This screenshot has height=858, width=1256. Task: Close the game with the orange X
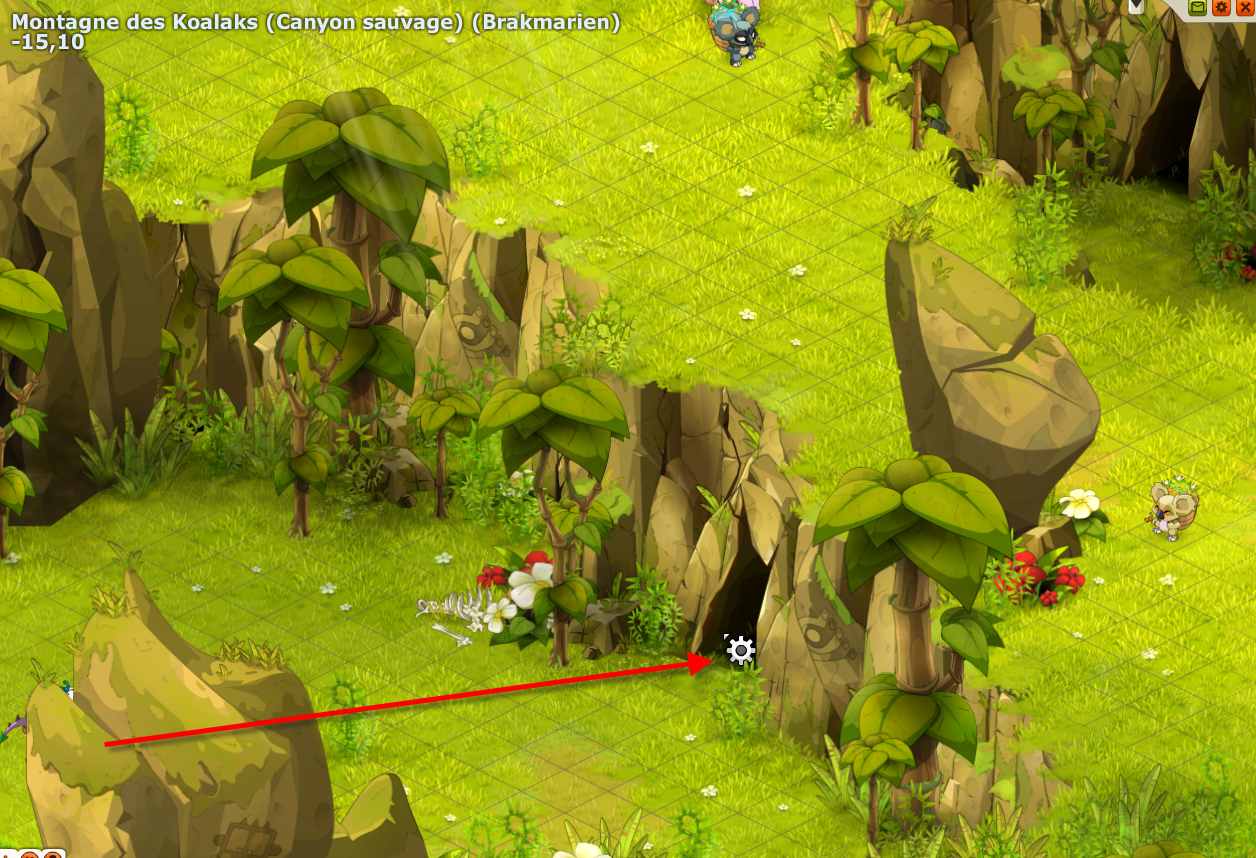tap(1245, 8)
